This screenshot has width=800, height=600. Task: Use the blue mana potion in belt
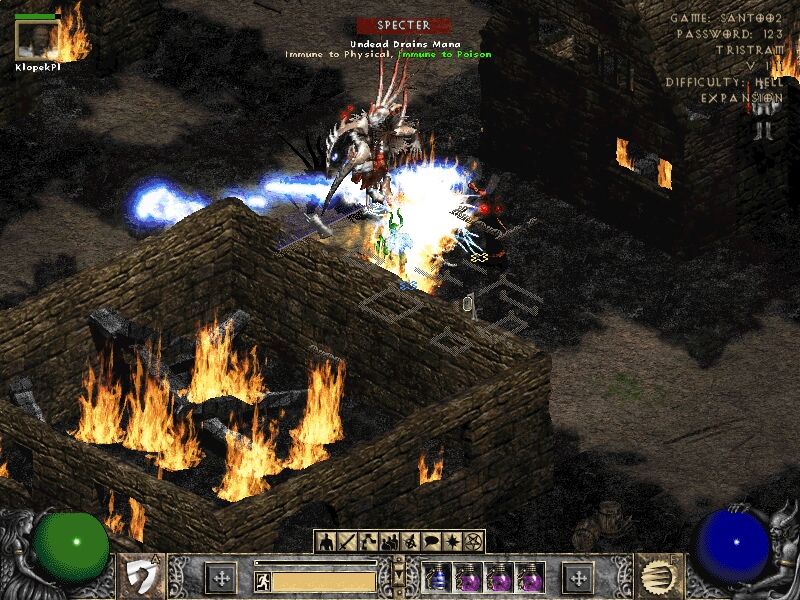pos(437,578)
